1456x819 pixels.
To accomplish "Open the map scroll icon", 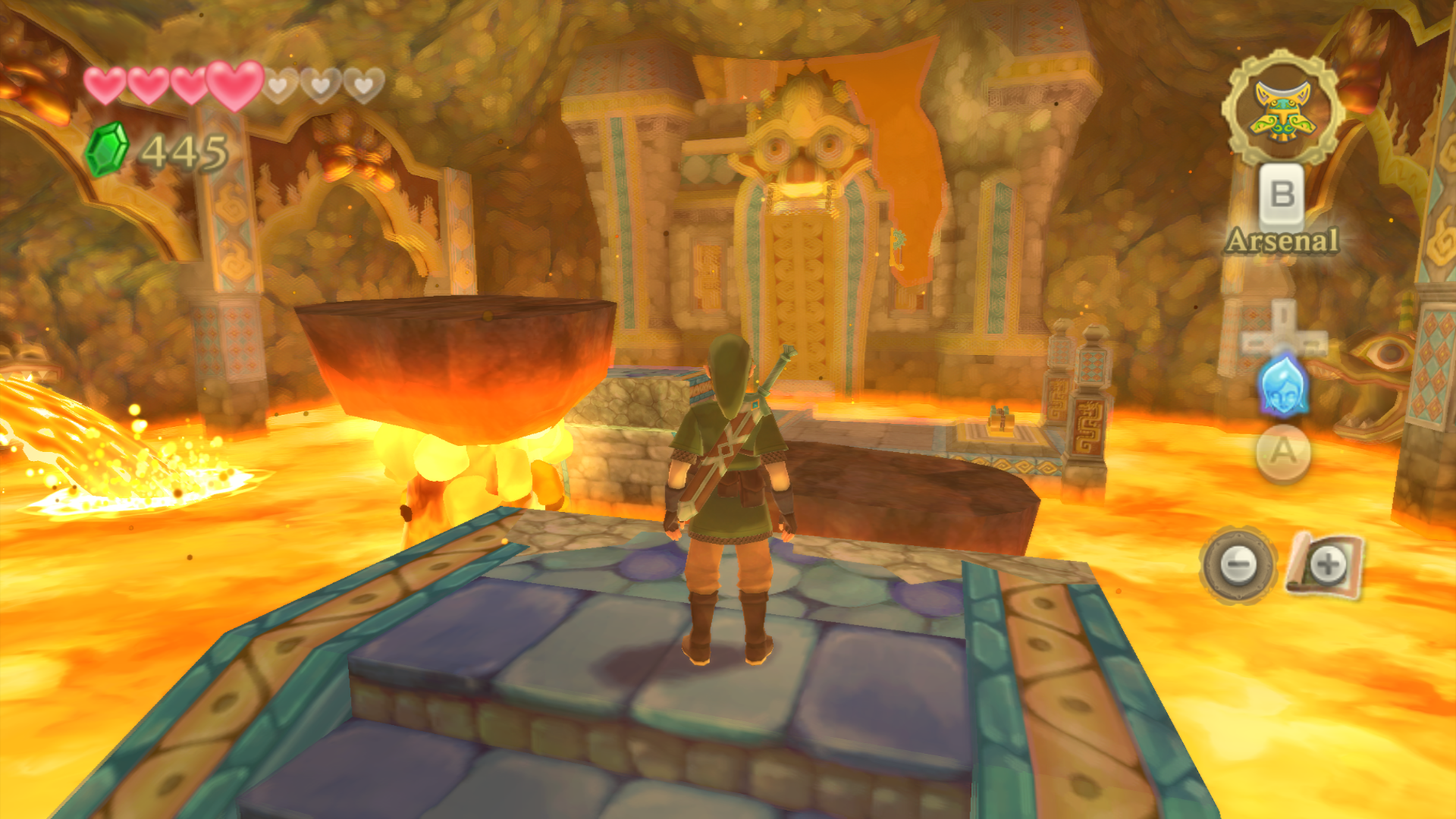I will [x=1326, y=565].
